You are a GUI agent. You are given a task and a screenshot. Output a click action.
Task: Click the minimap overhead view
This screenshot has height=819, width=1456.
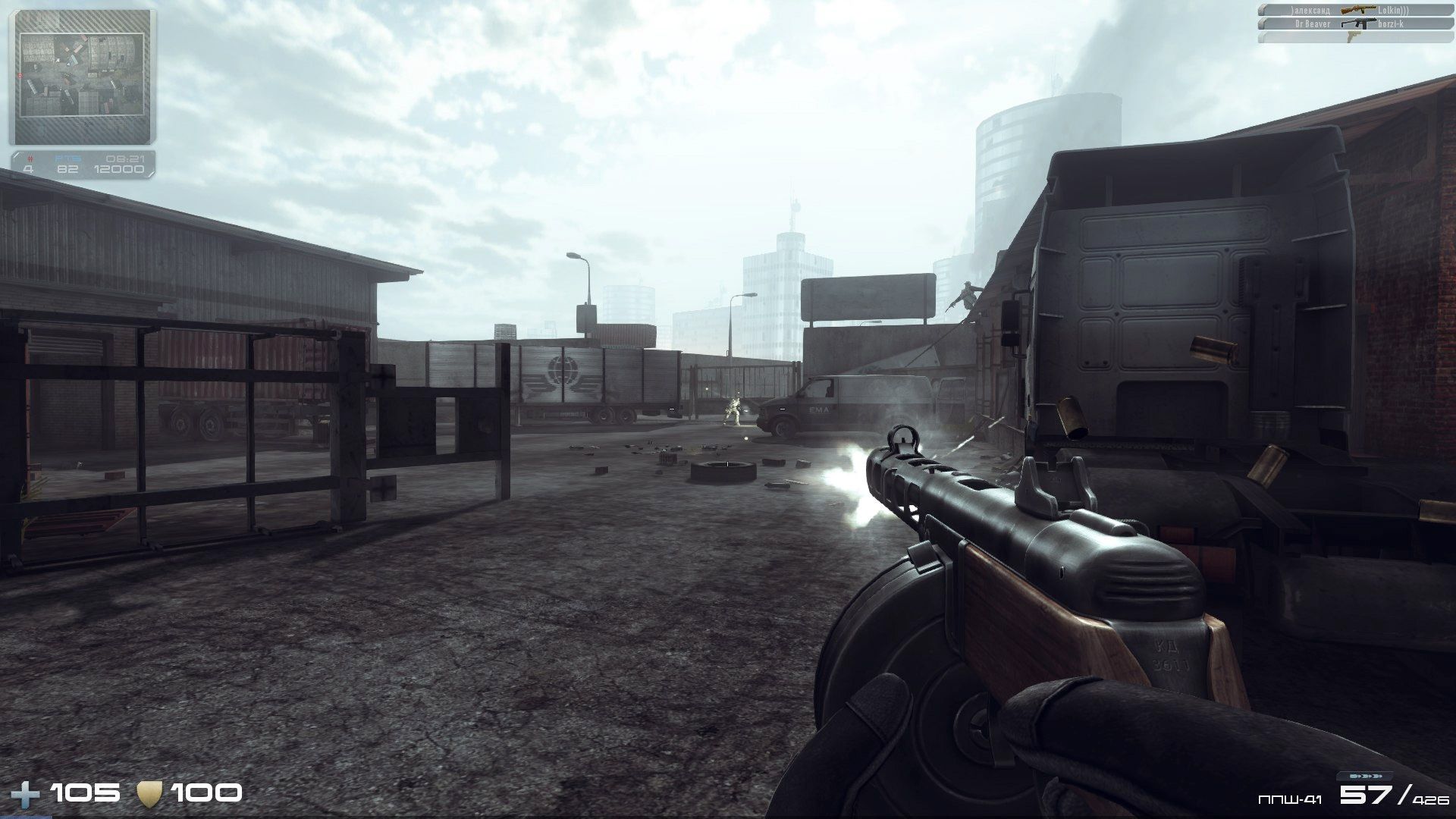[x=82, y=75]
